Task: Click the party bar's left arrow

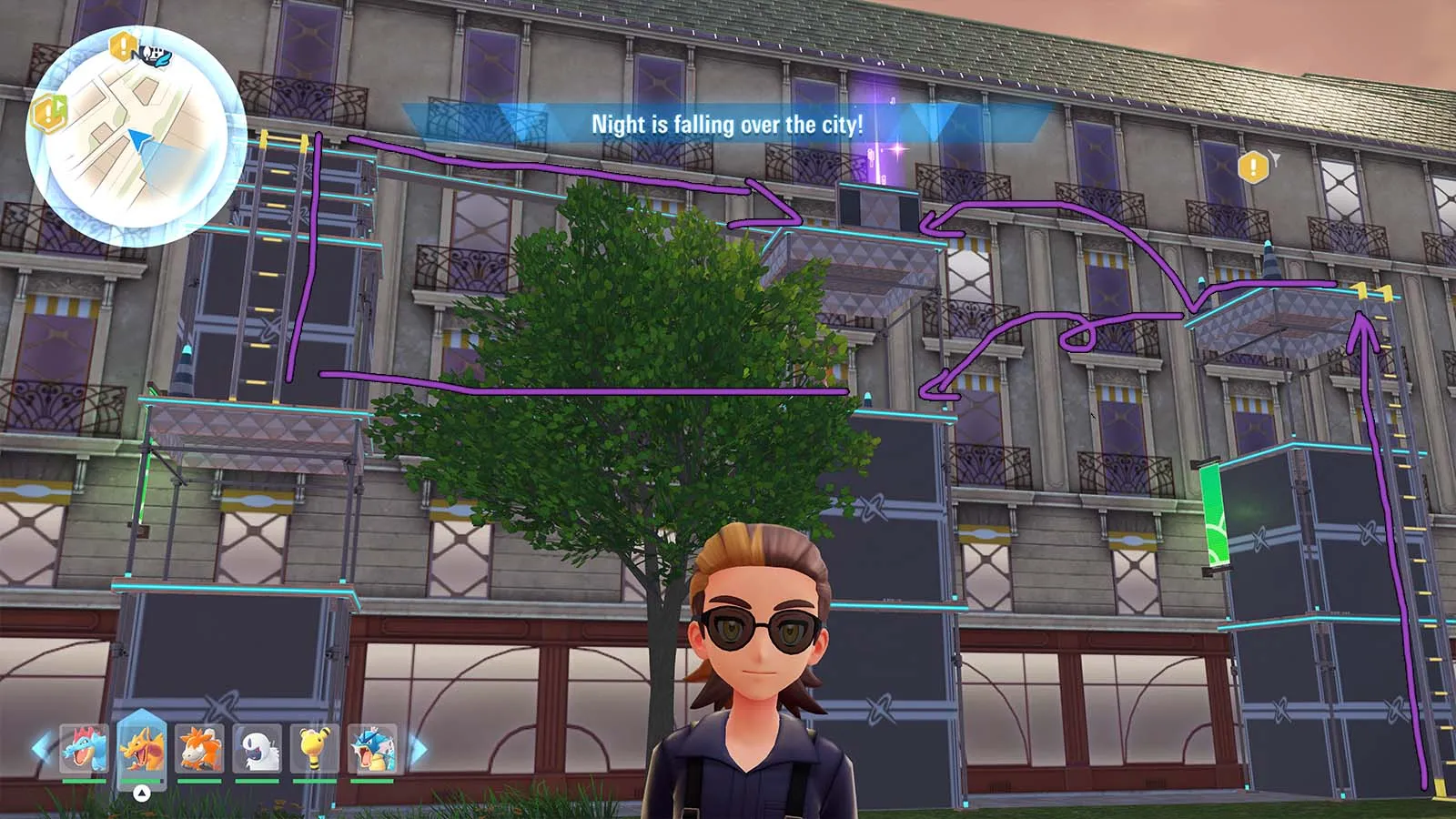Action: [42, 749]
